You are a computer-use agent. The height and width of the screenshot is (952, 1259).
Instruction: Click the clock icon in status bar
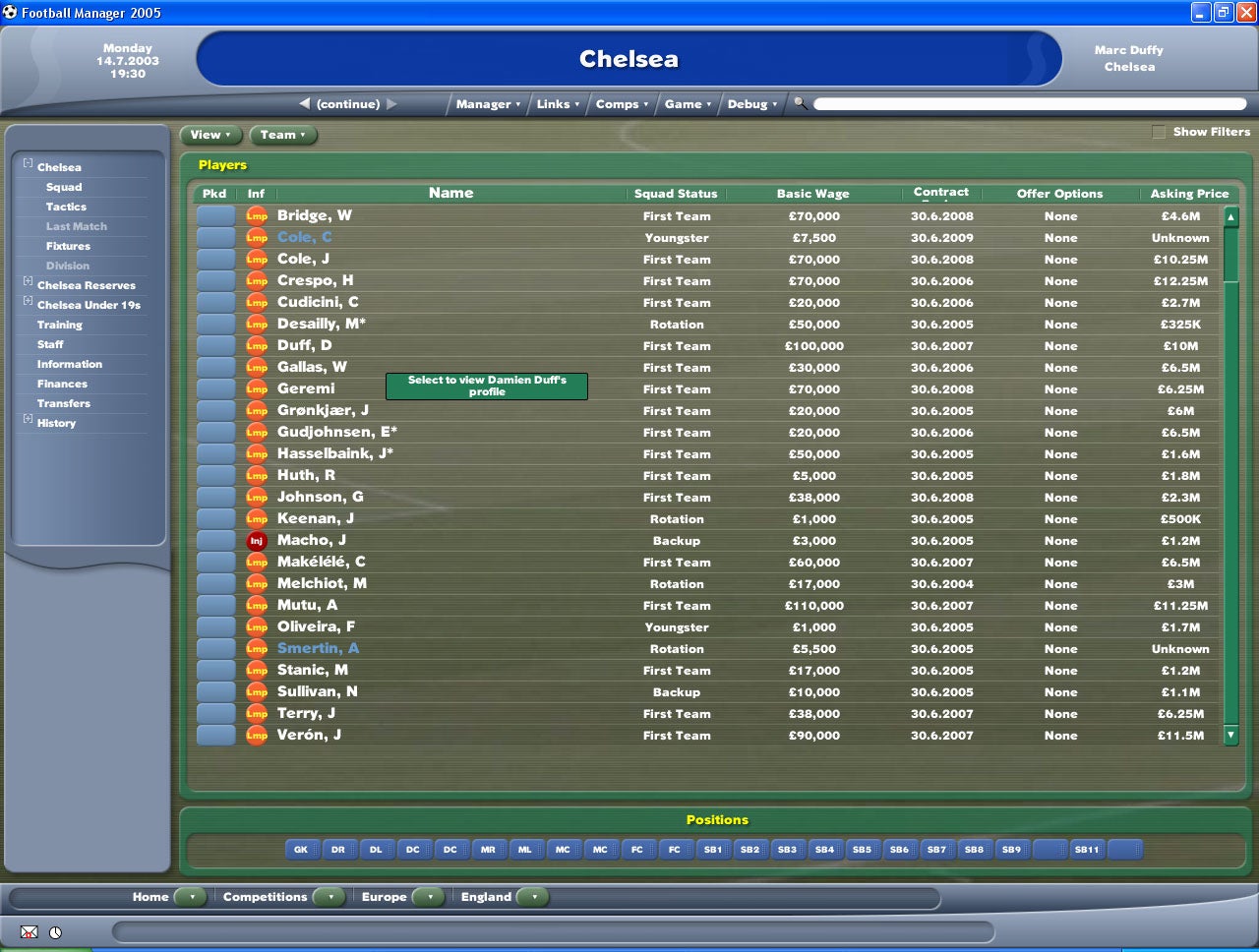pos(54,931)
